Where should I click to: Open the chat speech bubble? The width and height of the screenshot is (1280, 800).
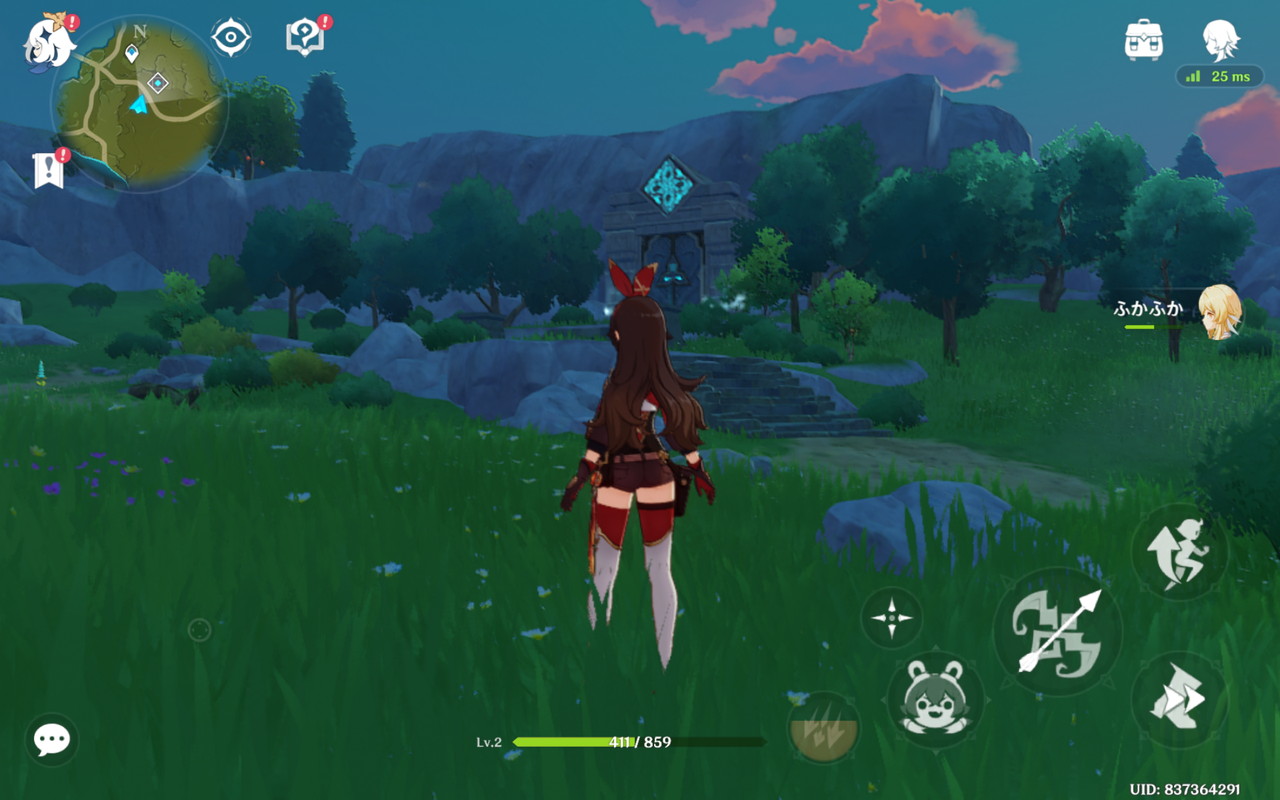pos(52,740)
